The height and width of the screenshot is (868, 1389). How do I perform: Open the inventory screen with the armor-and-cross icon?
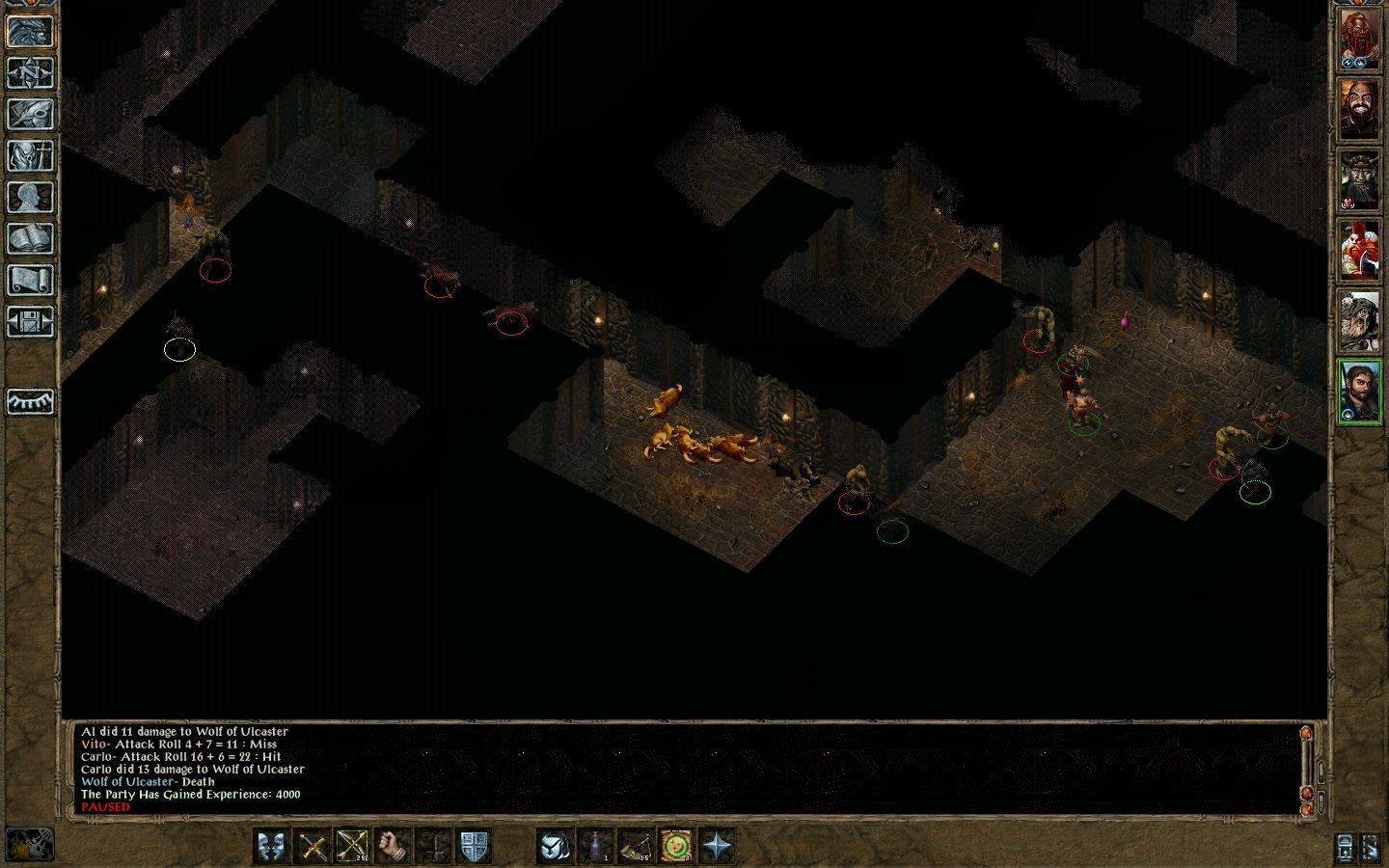point(30,155)
